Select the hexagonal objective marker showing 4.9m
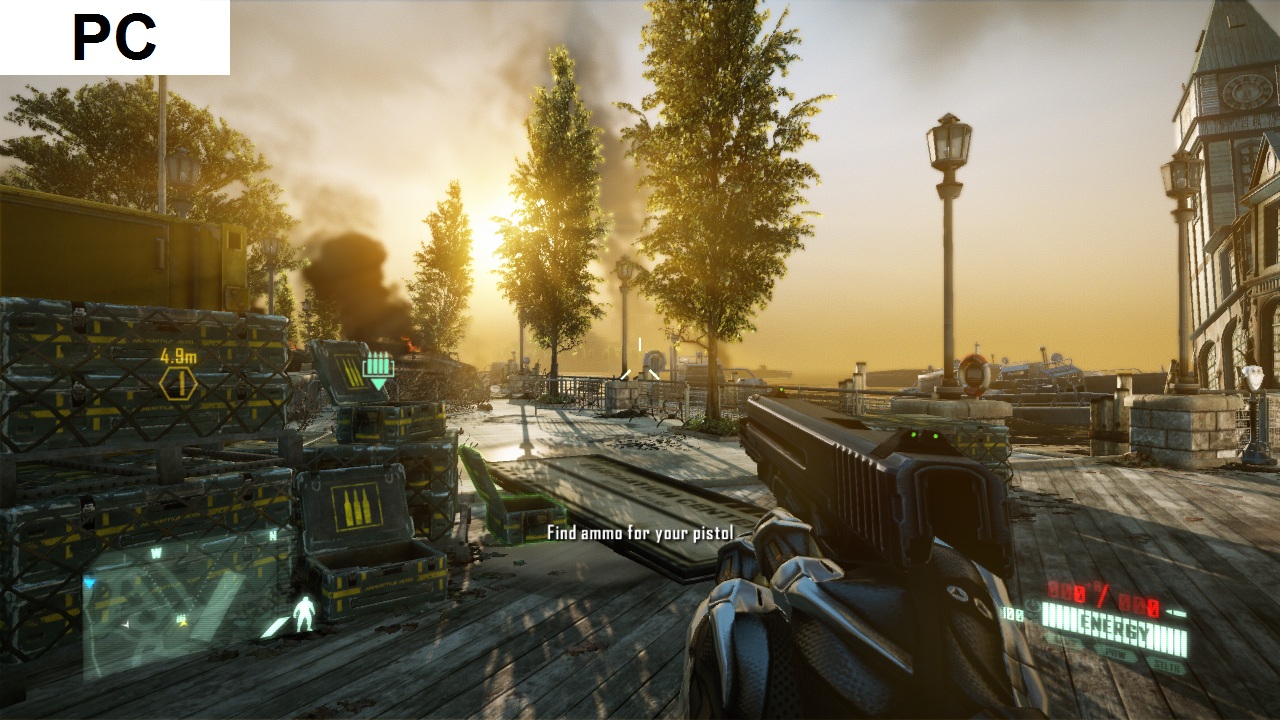Screen dimensions: 1280x720 (178, 384)
